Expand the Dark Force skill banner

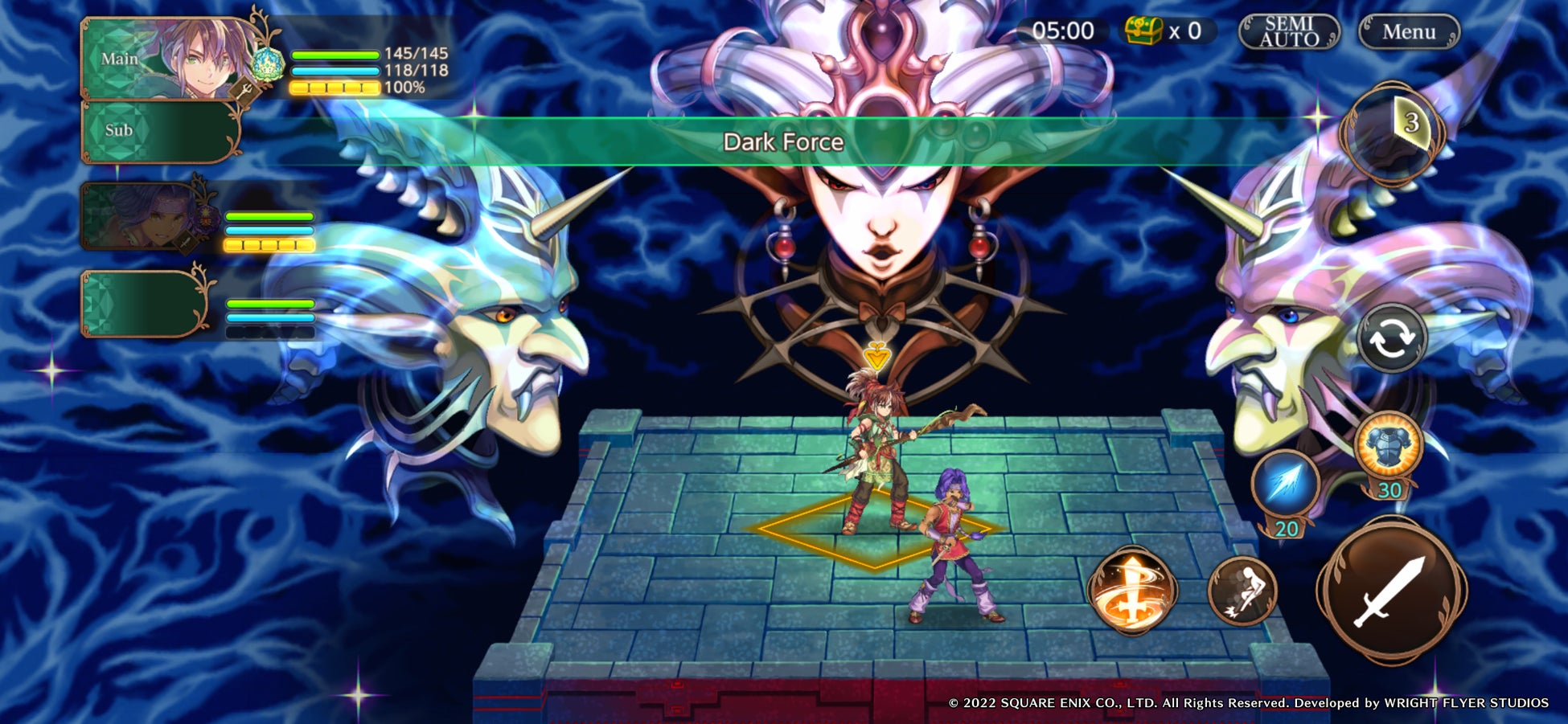coord(784,144)
